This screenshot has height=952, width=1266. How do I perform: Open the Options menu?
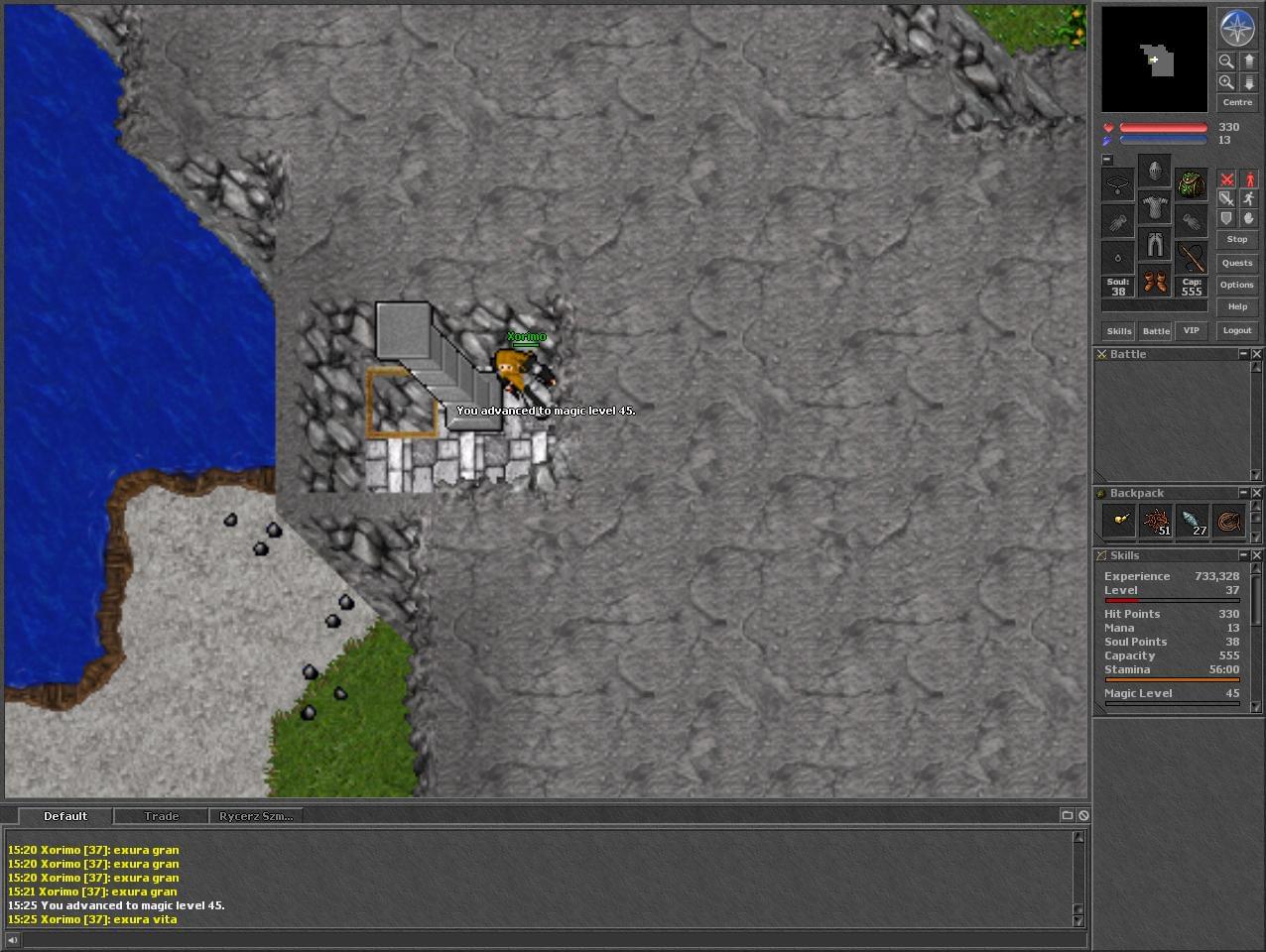(x=1236, y=285)
